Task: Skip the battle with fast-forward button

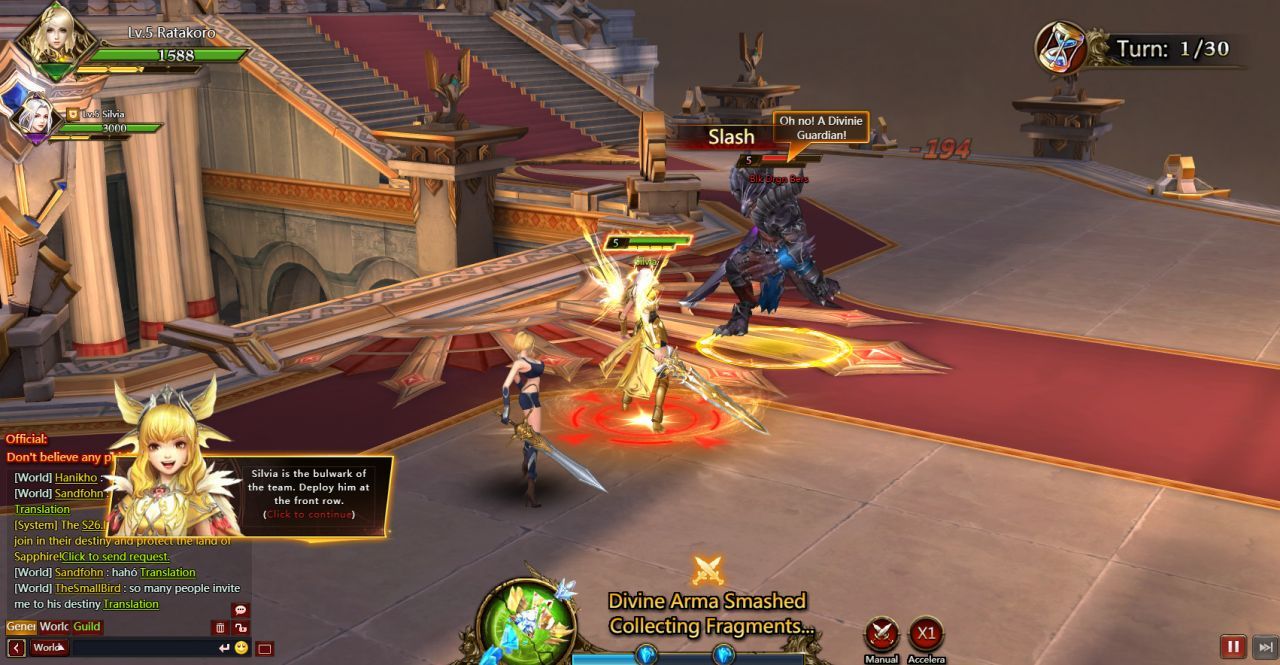Action: tap(1265, 647)
